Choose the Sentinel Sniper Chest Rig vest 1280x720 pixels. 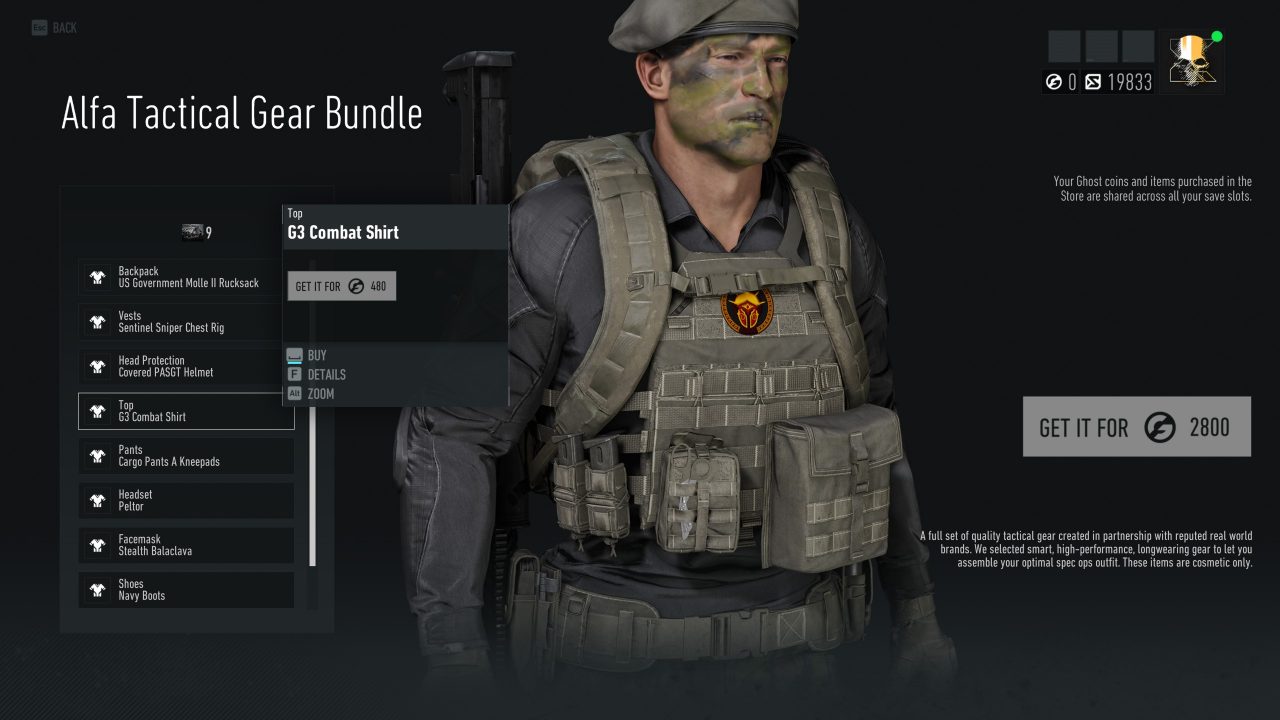(186, 322)
